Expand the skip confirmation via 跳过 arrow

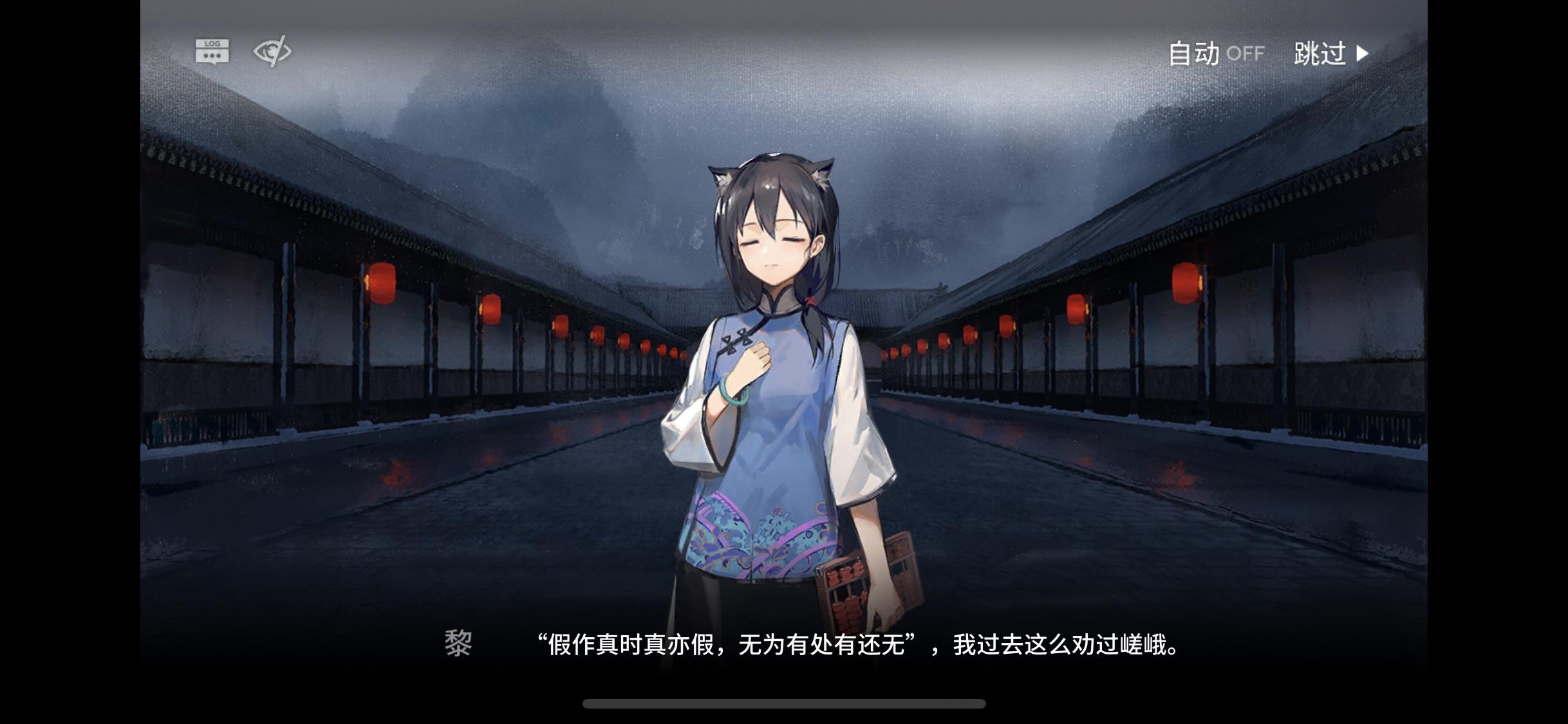click(1363, 54)
